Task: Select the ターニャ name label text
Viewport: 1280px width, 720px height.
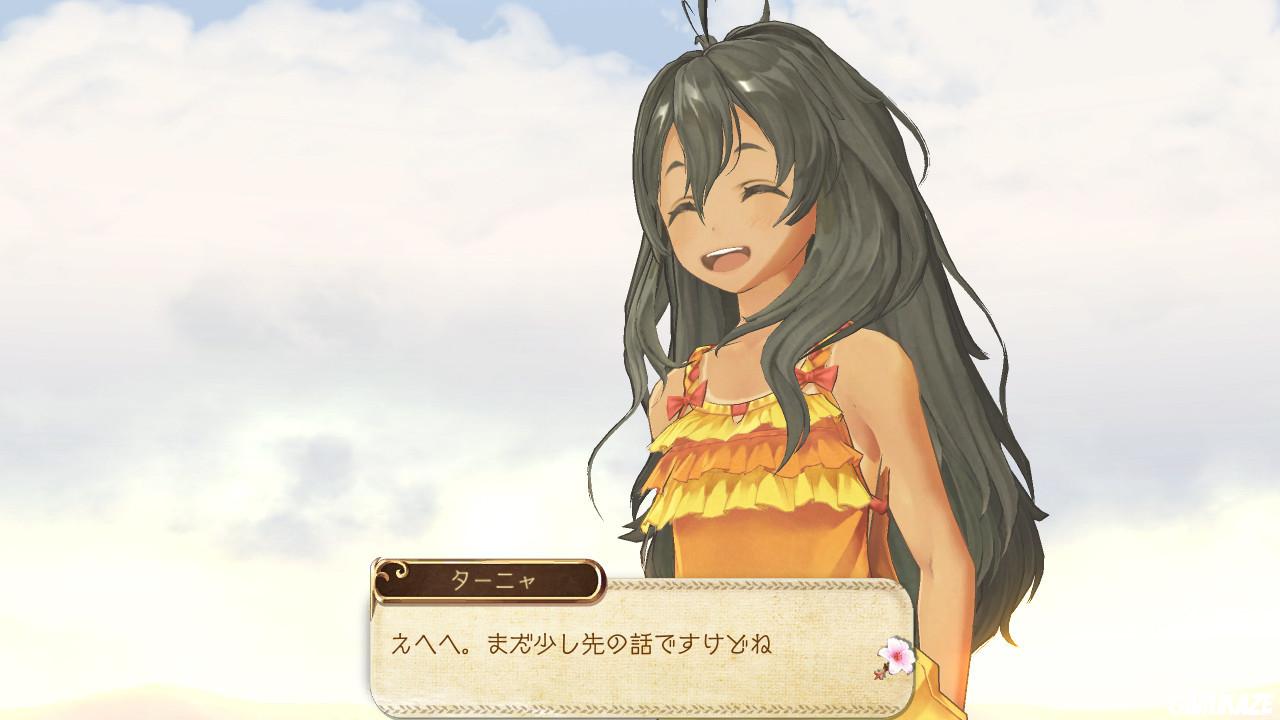Action: 495,577
